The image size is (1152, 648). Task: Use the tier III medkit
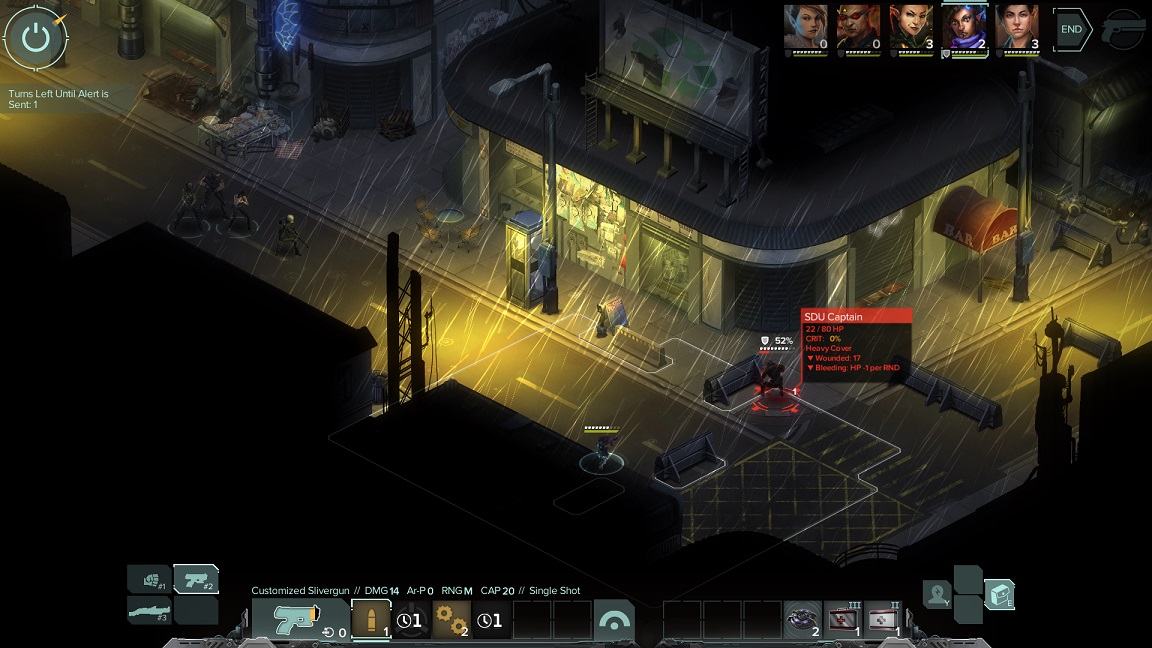click(842, 620)
